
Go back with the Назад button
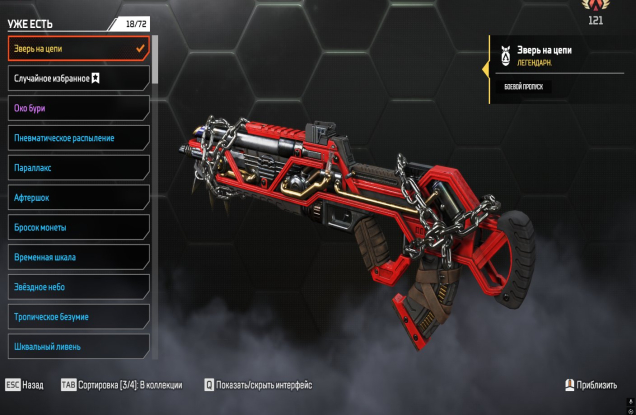tap(25, 385)
